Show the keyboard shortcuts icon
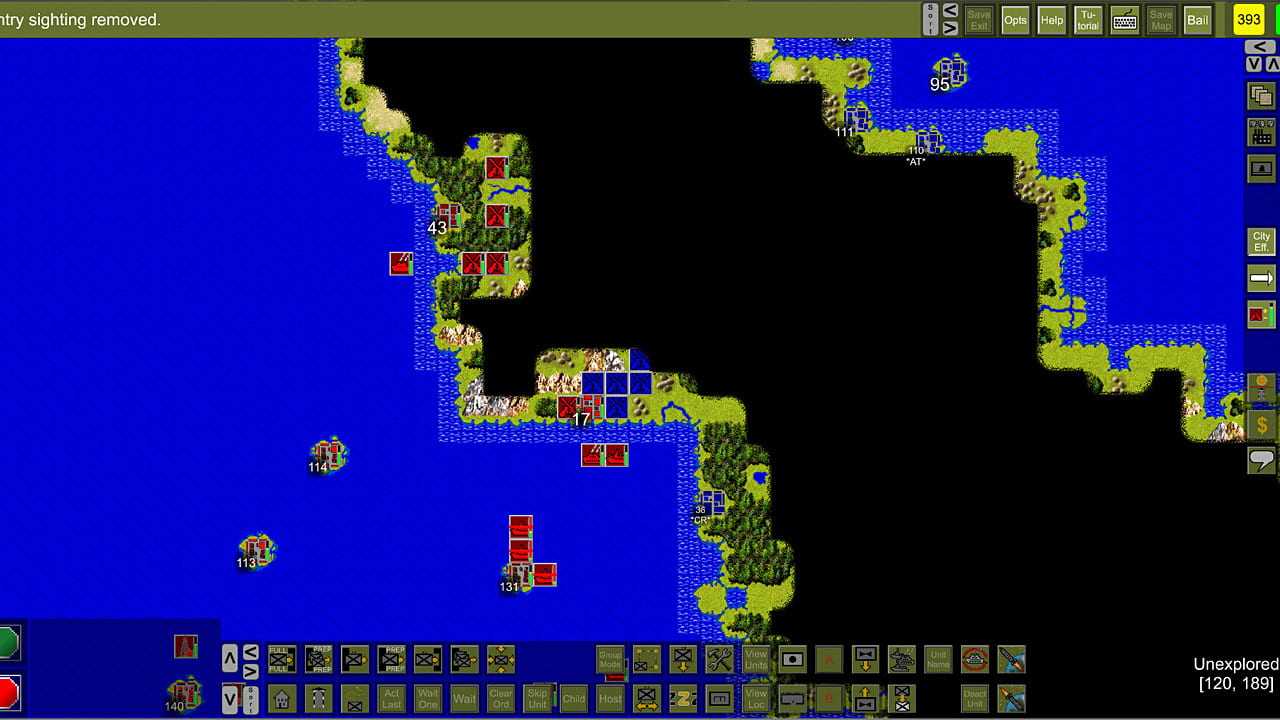Image resolution: width=1280 pixels, height=720 pixels. (1124, 20)
